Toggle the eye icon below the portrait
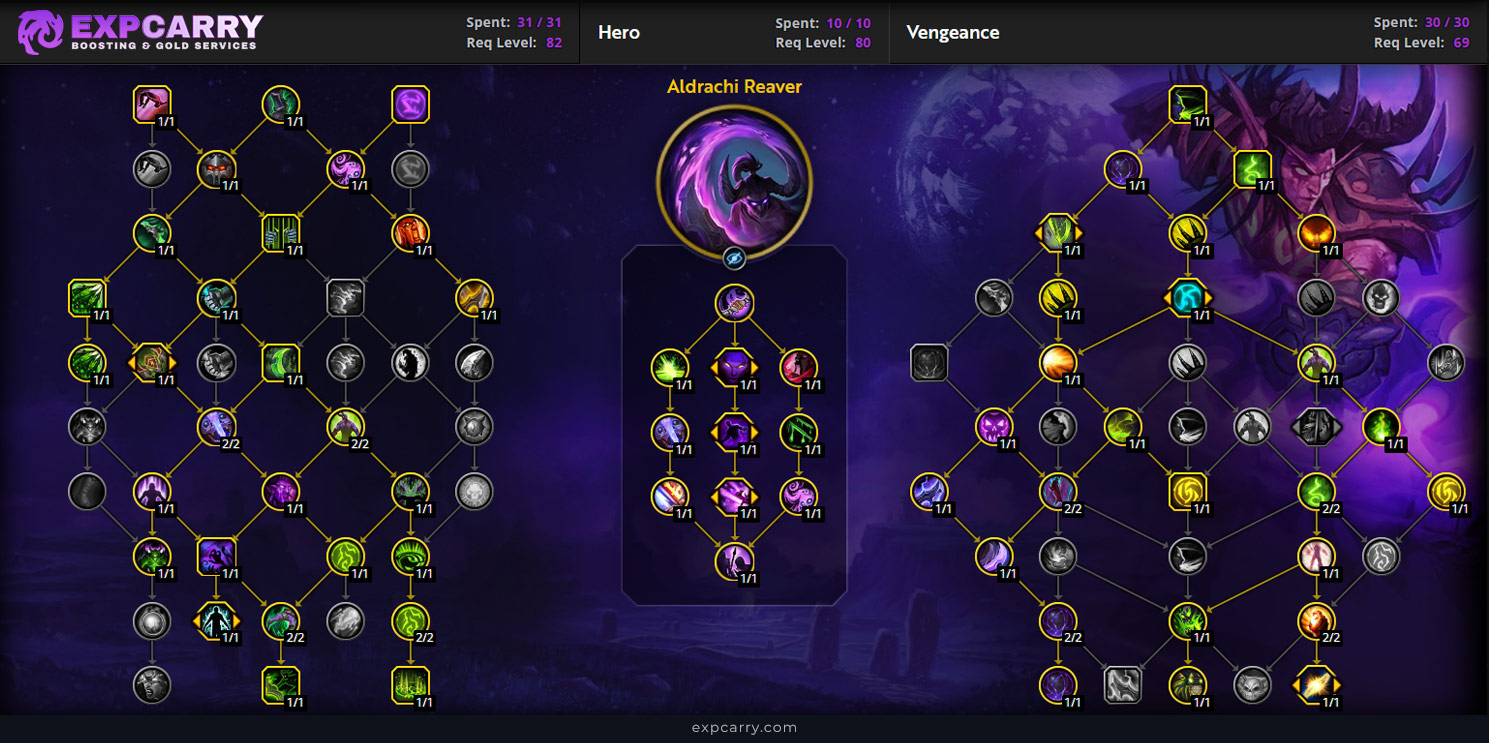 pos(734,259)
